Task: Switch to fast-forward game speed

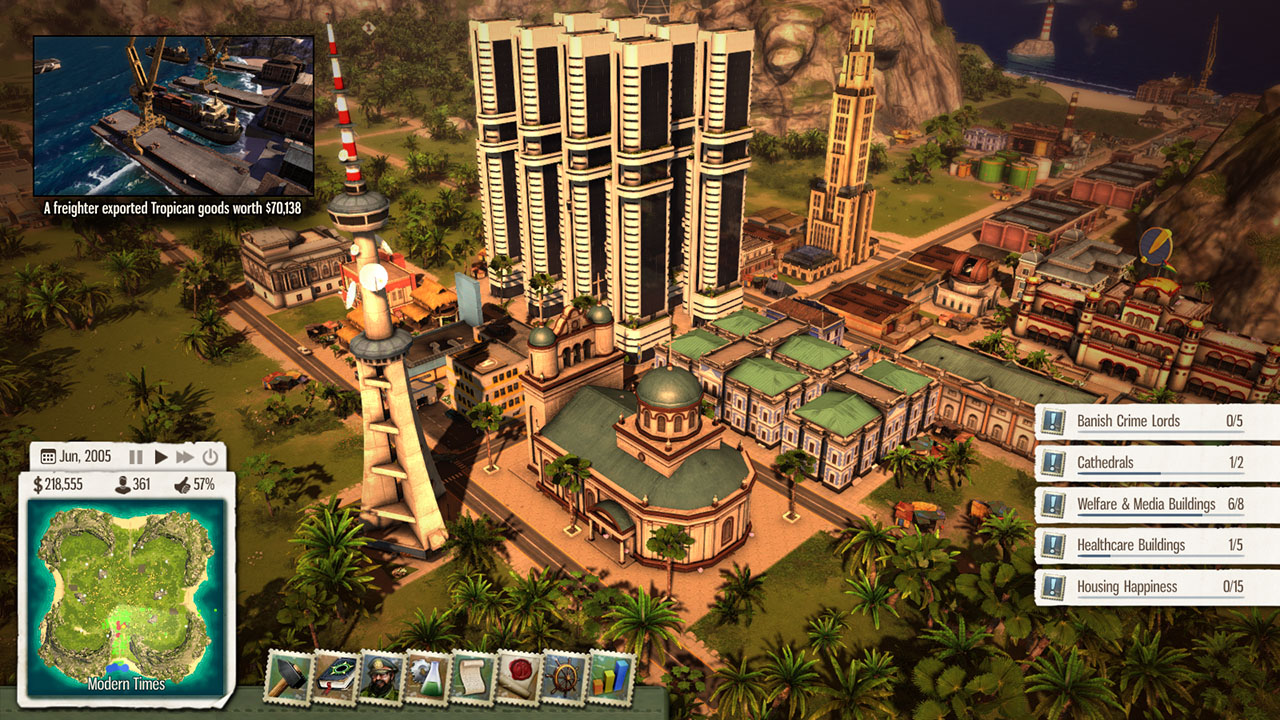Action: pyautogui.click(x=185, y=457)
